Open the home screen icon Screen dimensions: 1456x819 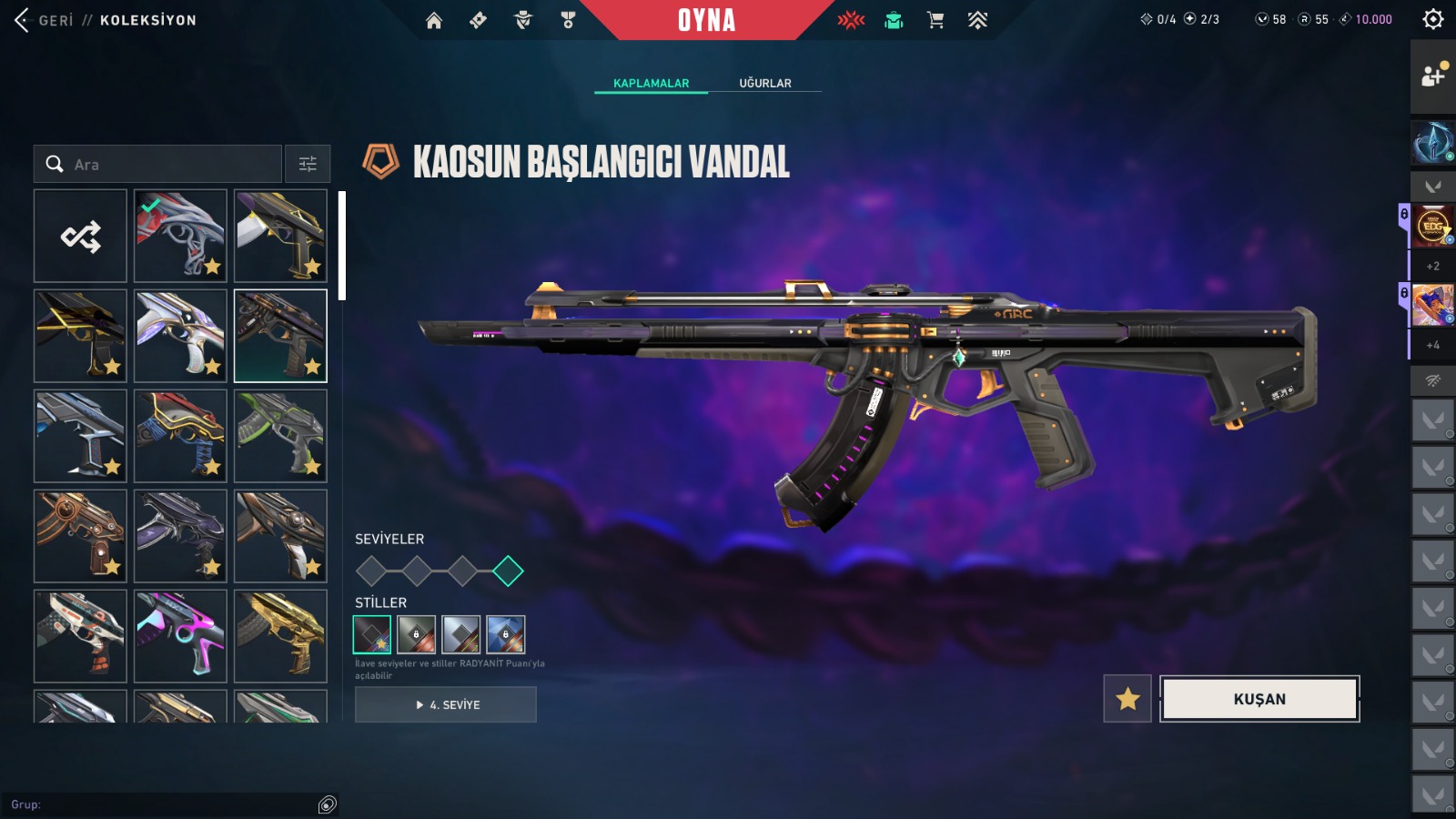pyautogui.click(x=434, y=20)
